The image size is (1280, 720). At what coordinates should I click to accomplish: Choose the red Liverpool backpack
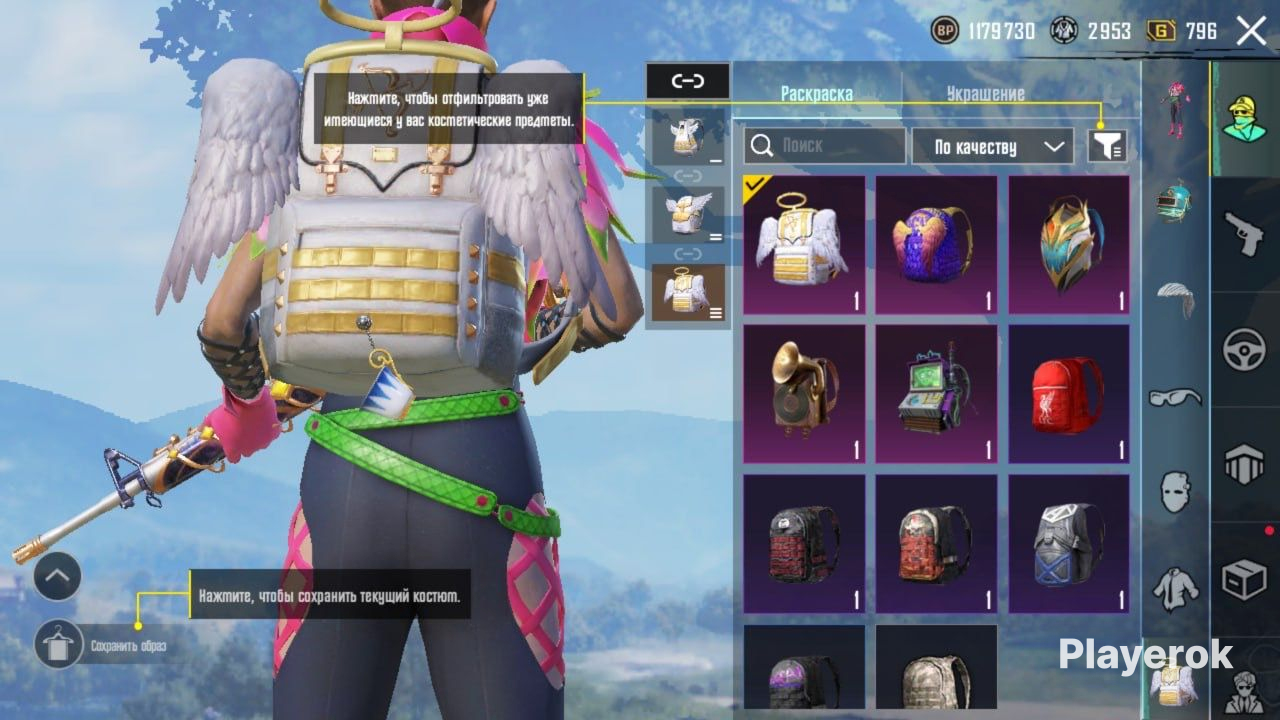pyautogui.click(x=1068, y=393)
